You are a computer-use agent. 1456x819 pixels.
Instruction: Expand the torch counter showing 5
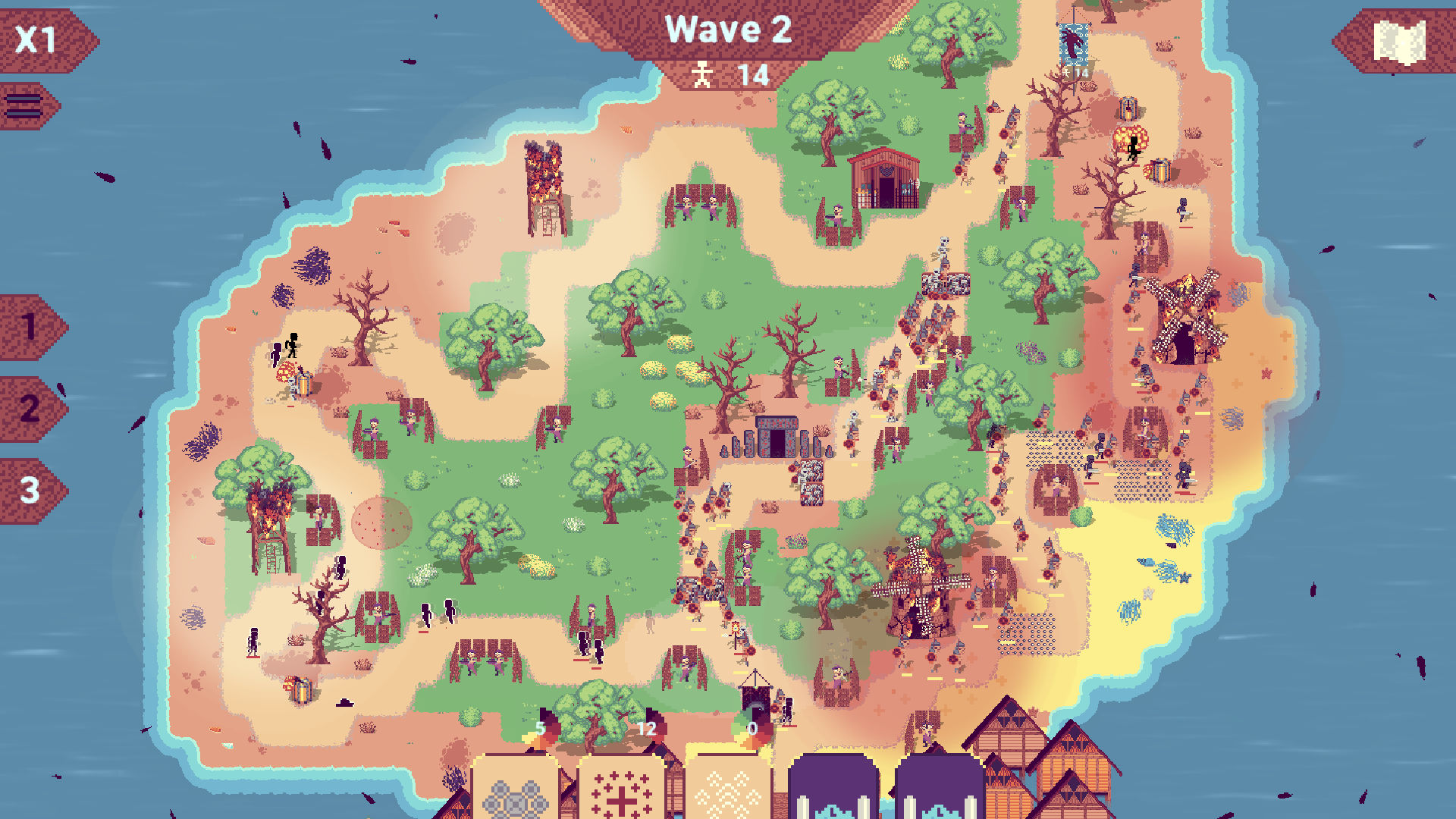pyautogui.click(x=541, y=726)
